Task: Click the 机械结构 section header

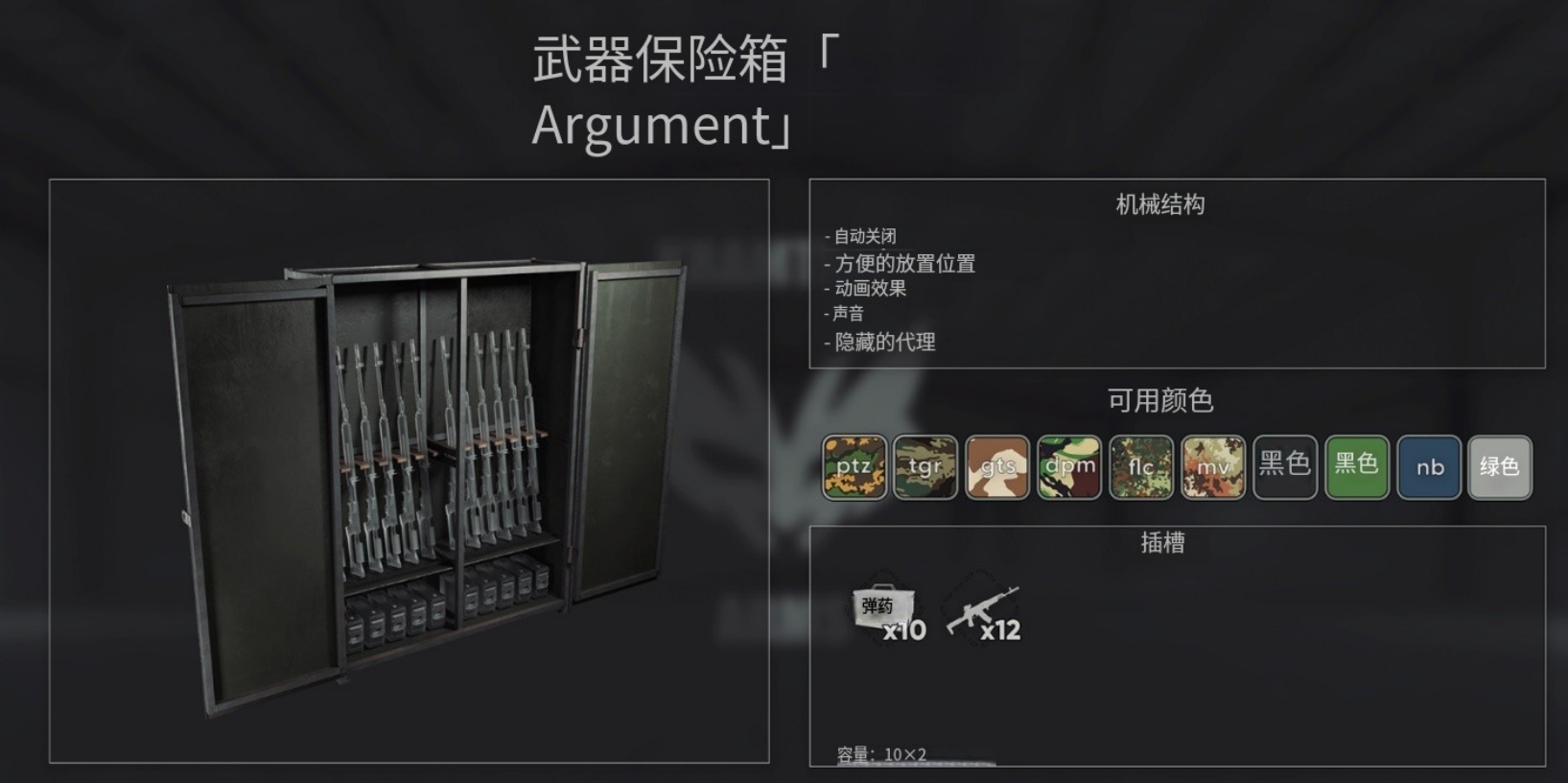Action: tap(1160, 204)
